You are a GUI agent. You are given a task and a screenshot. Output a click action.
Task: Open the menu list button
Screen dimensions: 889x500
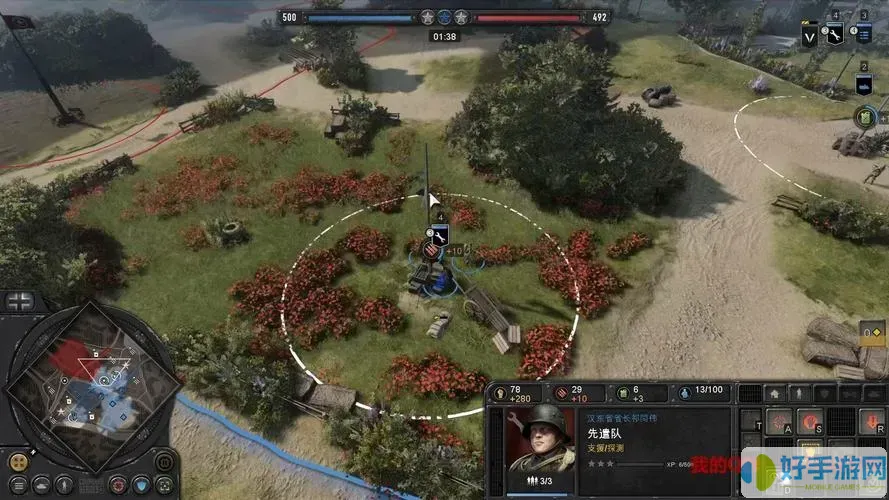tap(18, 485)
